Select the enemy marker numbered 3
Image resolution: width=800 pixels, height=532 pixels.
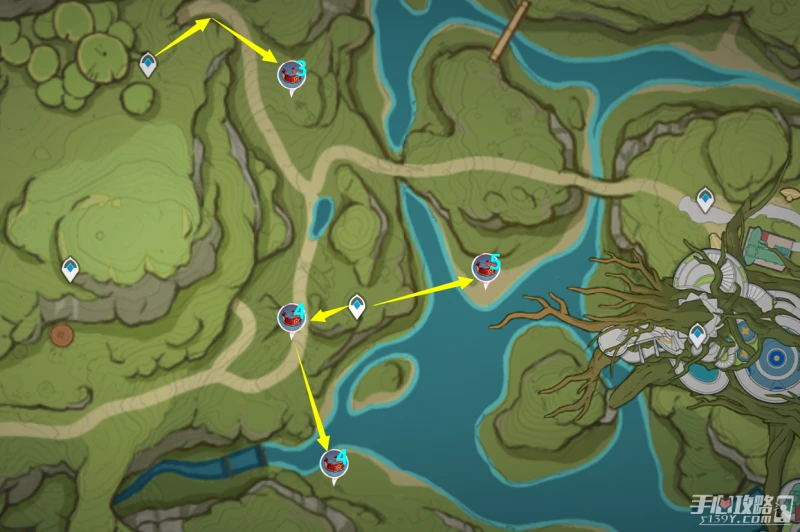pos(293,73)
